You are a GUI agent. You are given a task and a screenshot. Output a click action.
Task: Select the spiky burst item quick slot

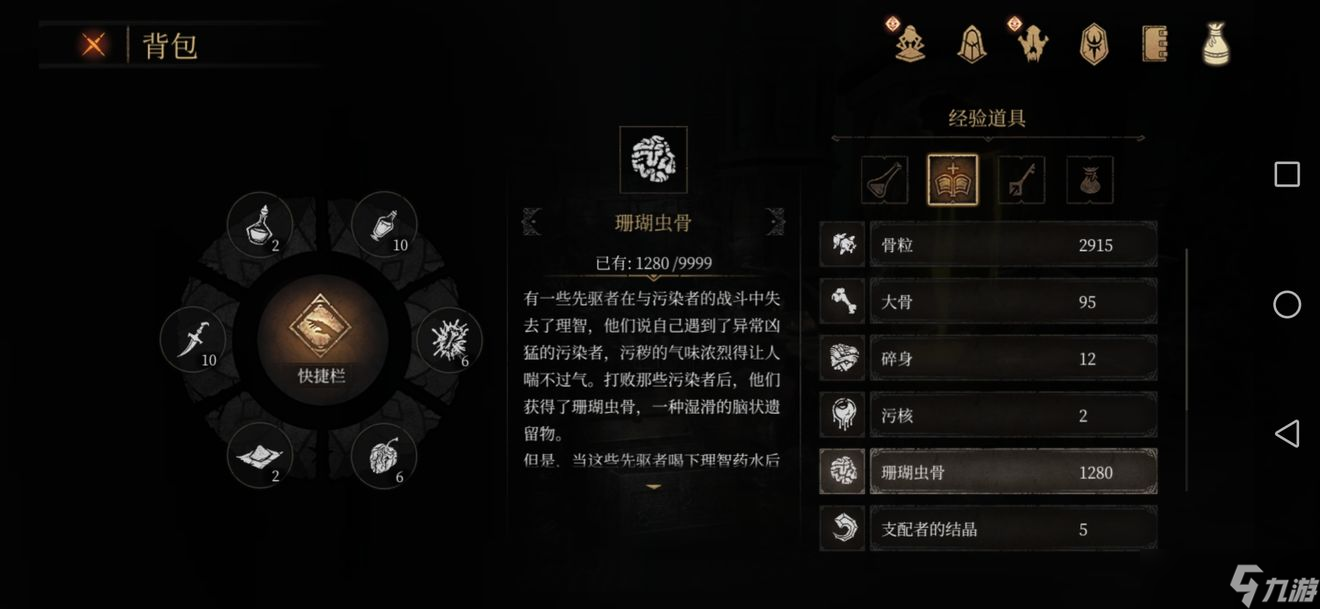point(449,340)
